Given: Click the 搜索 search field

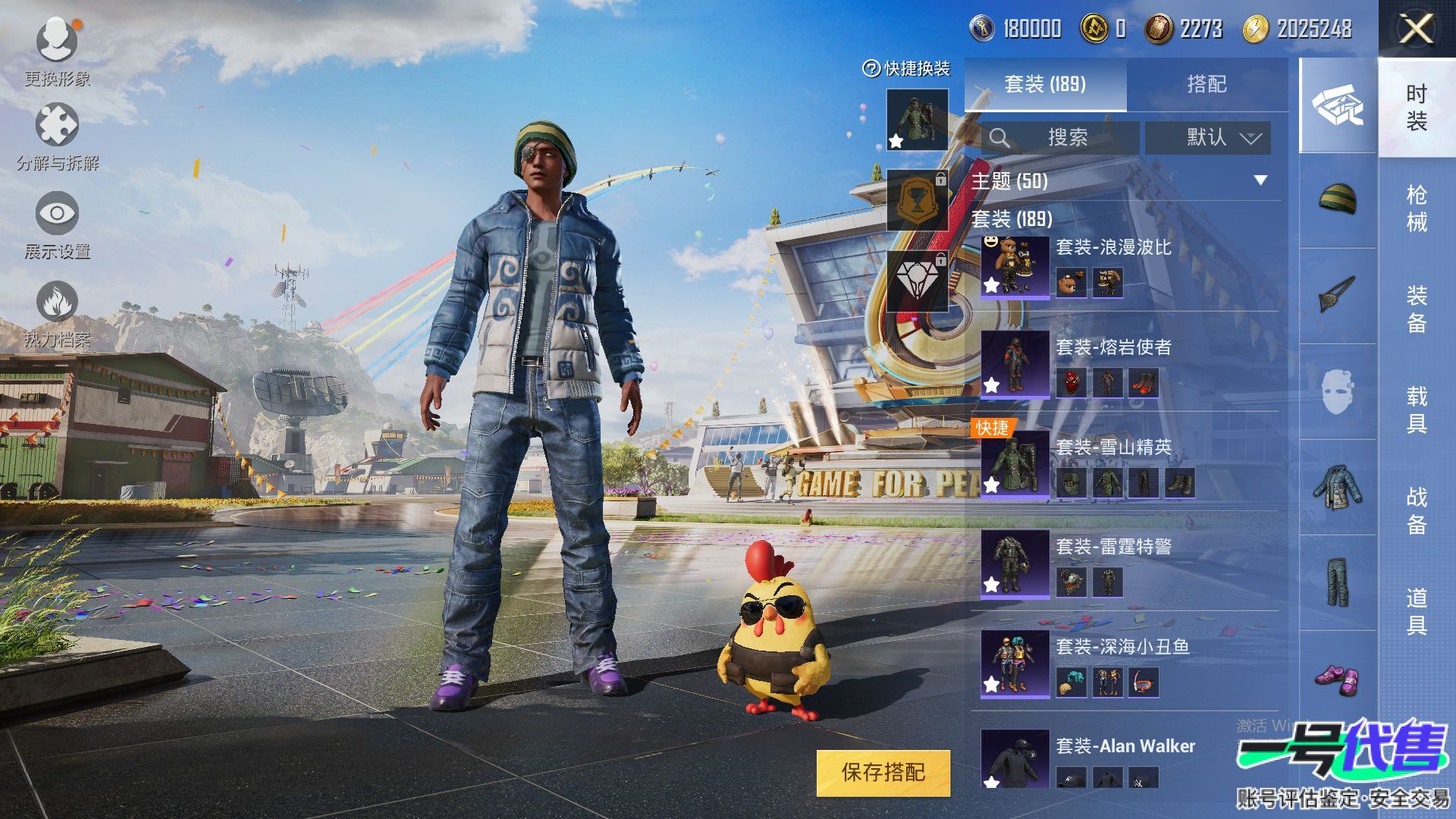Looking at the screenshot, I should (1062, 138).
